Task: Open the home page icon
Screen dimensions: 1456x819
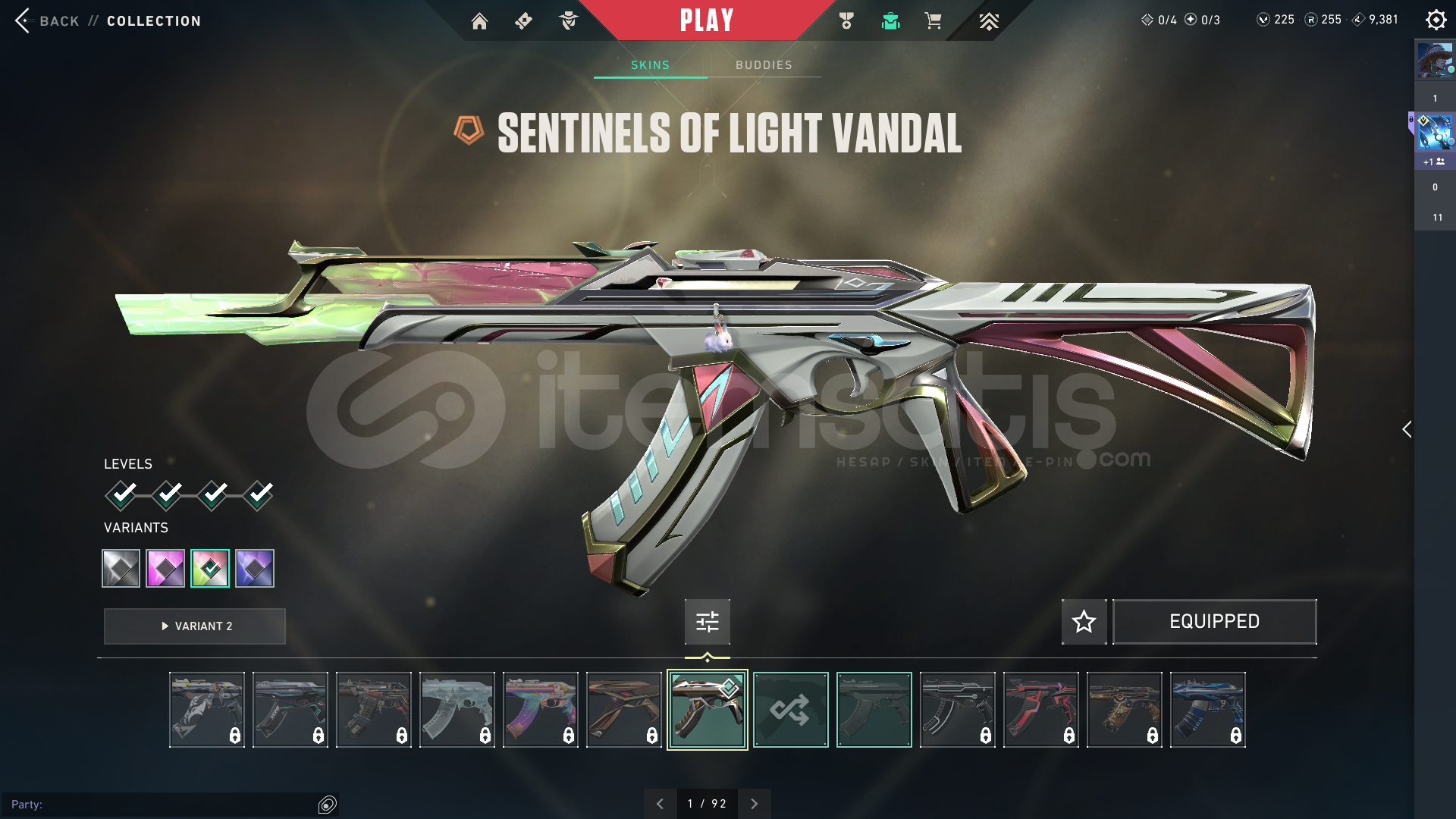Action: [479, 21]
